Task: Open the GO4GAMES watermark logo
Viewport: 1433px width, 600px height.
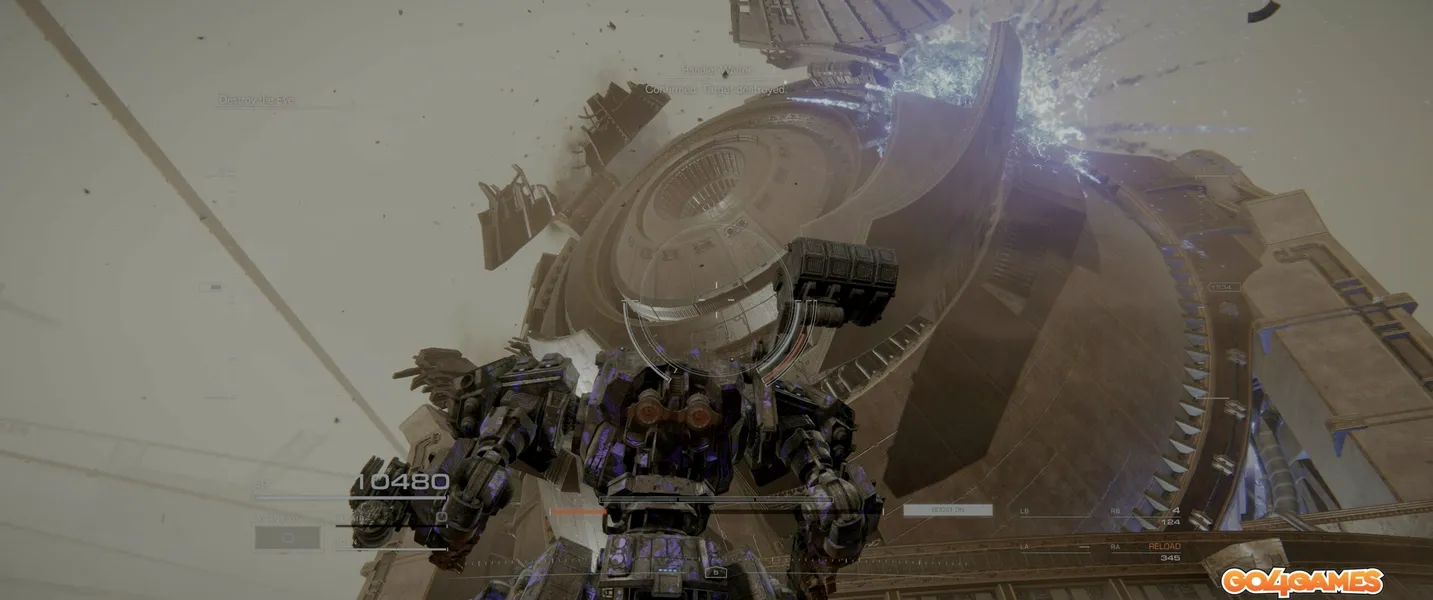Action: point(1301,581)
